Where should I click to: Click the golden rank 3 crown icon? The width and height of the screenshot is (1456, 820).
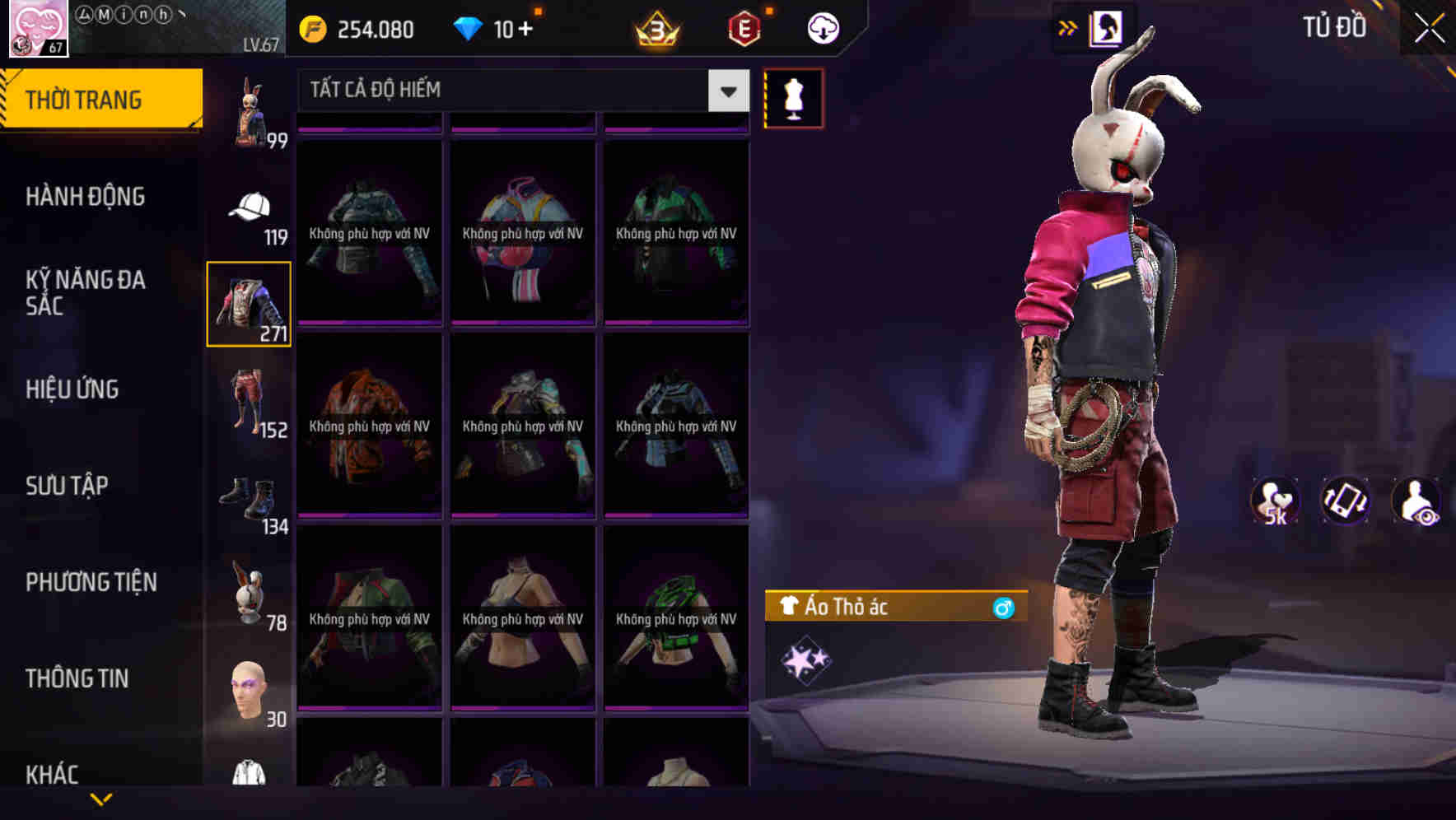(x=655, y=30)
